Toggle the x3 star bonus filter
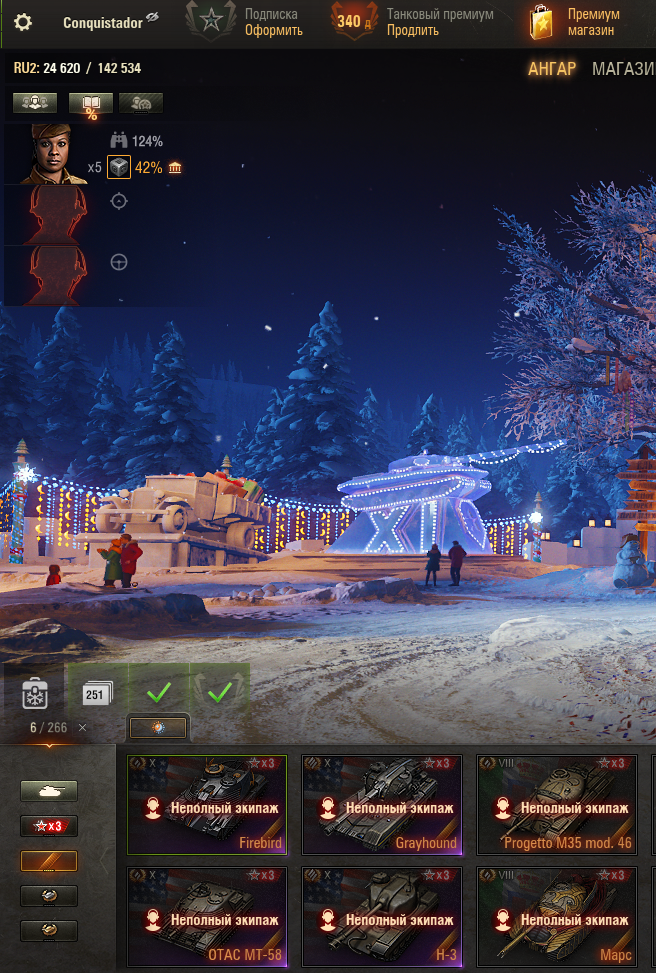 tap(49, 826)
